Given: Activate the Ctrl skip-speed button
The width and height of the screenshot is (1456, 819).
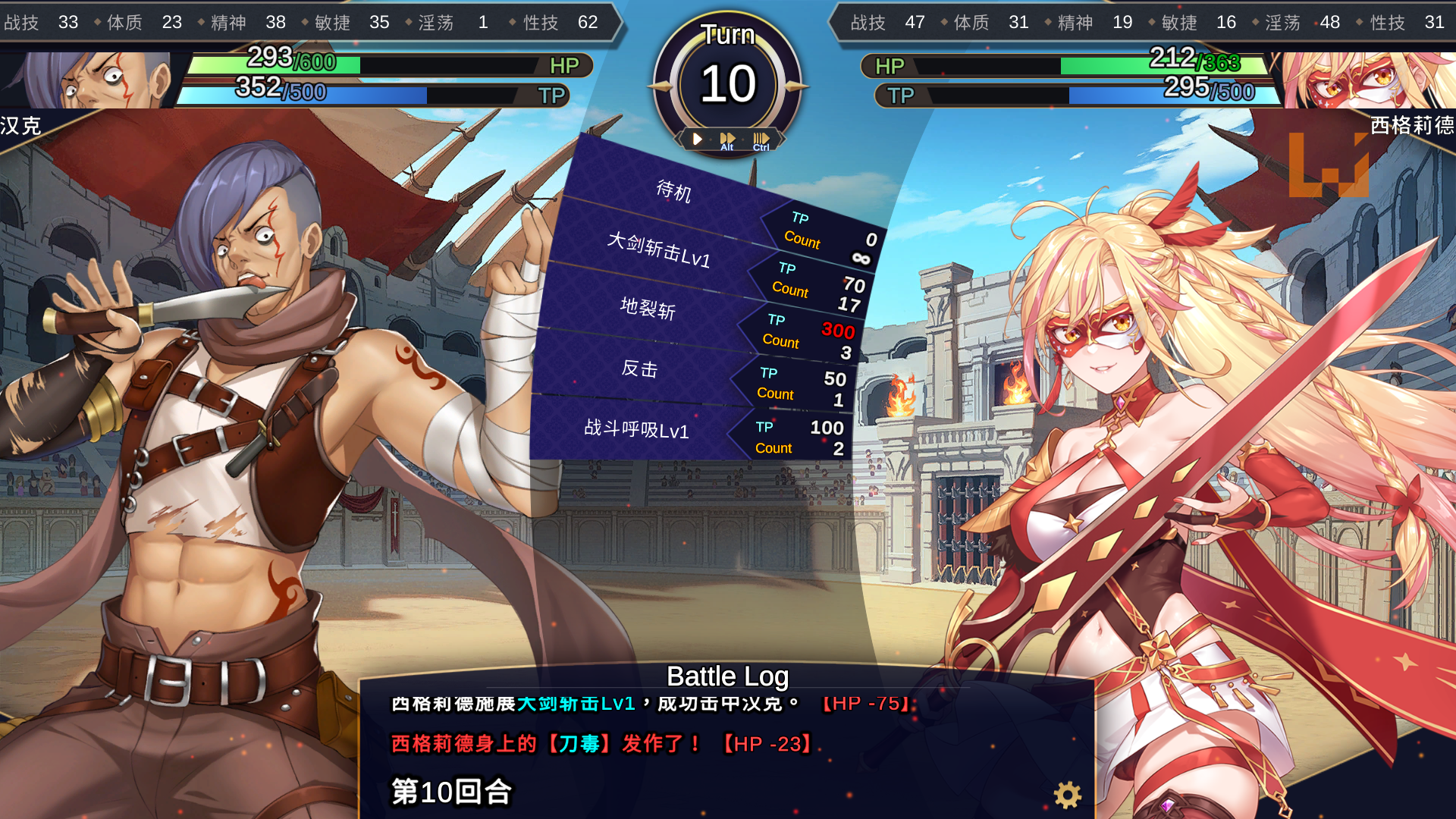Looking at the screenshot, I should coord(761,140).
